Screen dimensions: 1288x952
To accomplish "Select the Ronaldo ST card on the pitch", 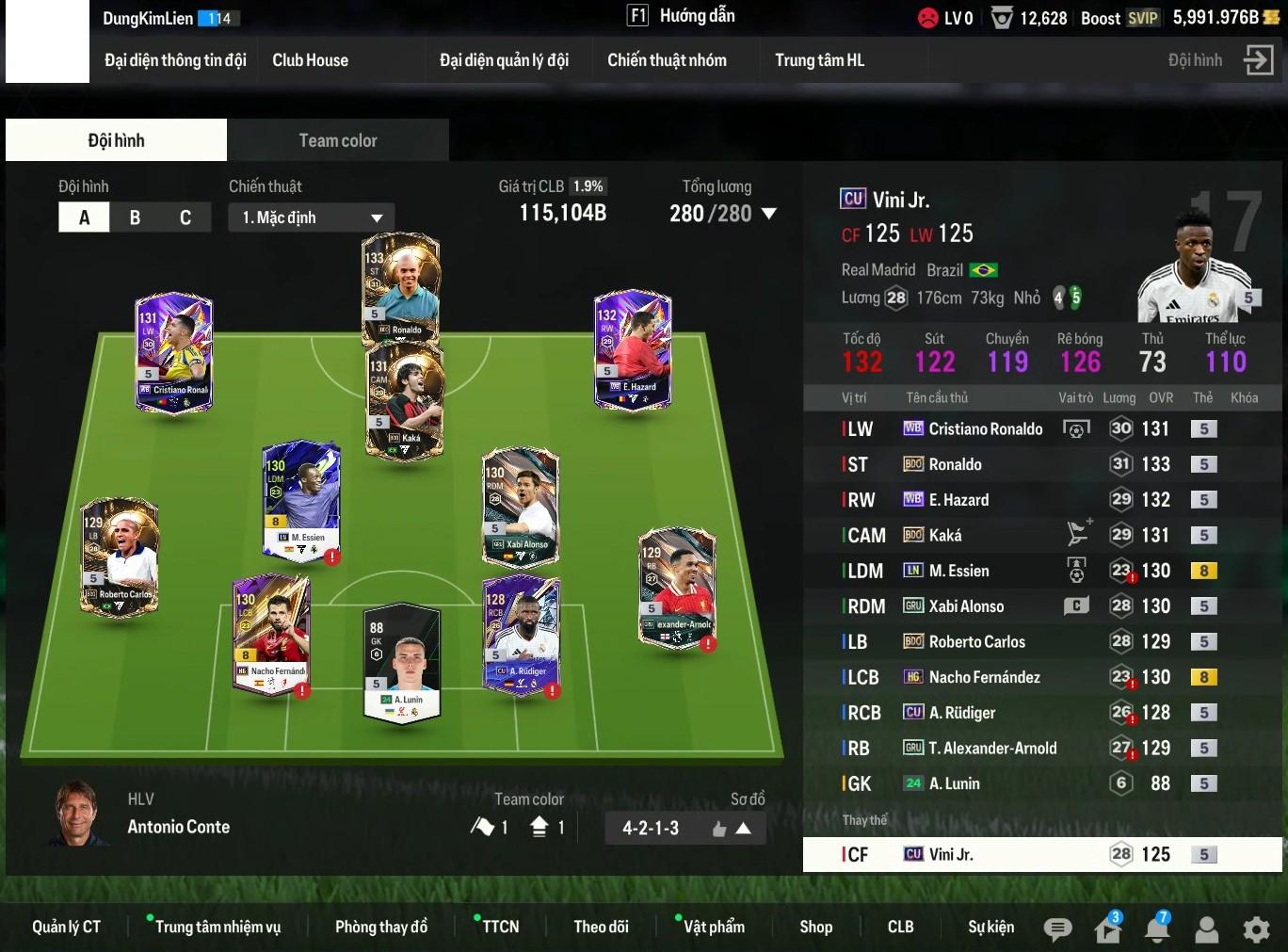I will (402, 287).
